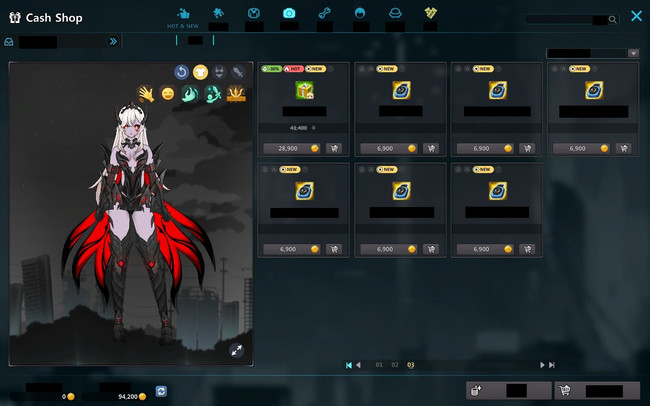Jump to the last page of items
650x407 pixels.
click(x=551, y=365)
